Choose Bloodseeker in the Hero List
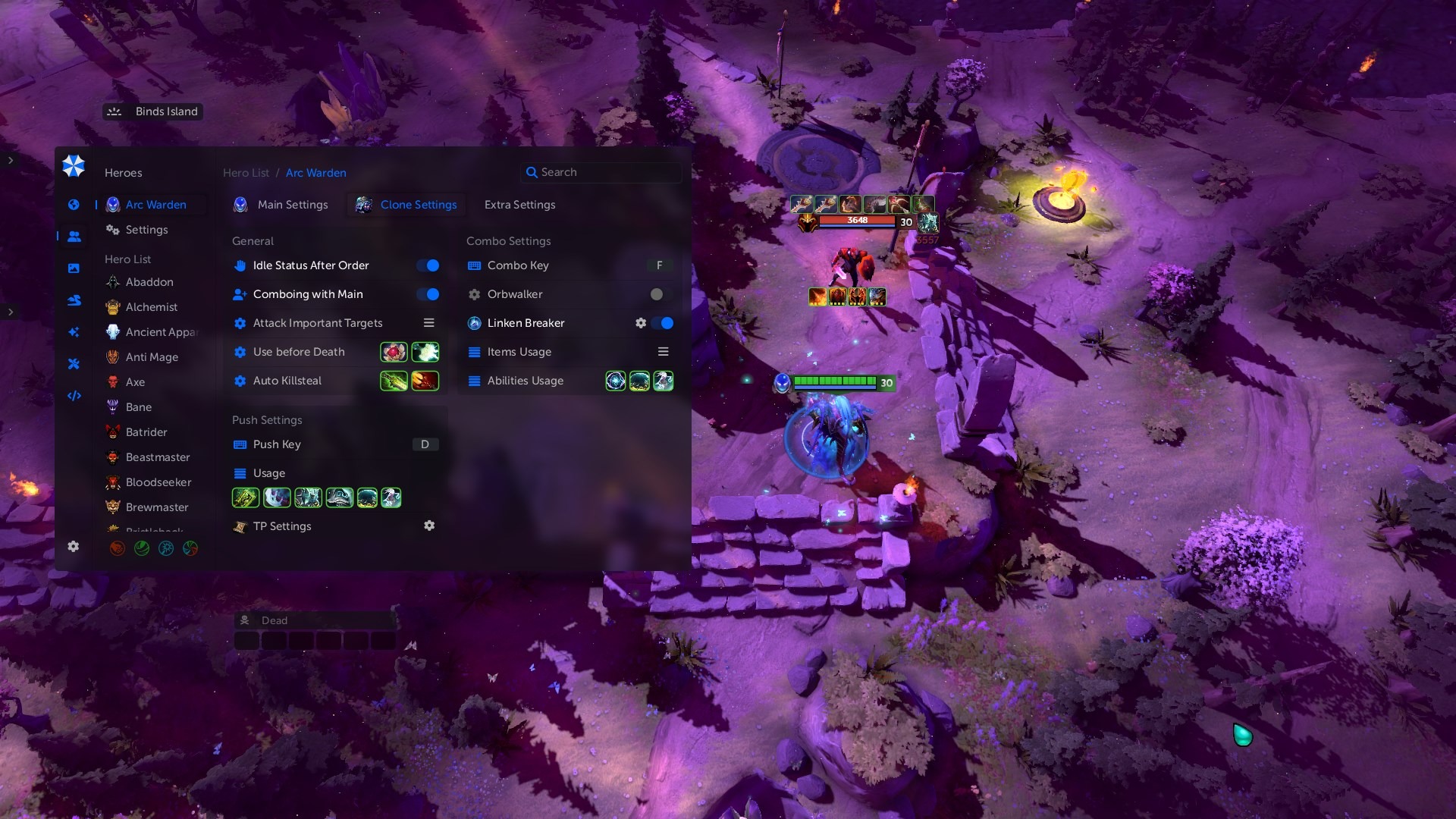1456x819 pixels. (x=158, y=482)
